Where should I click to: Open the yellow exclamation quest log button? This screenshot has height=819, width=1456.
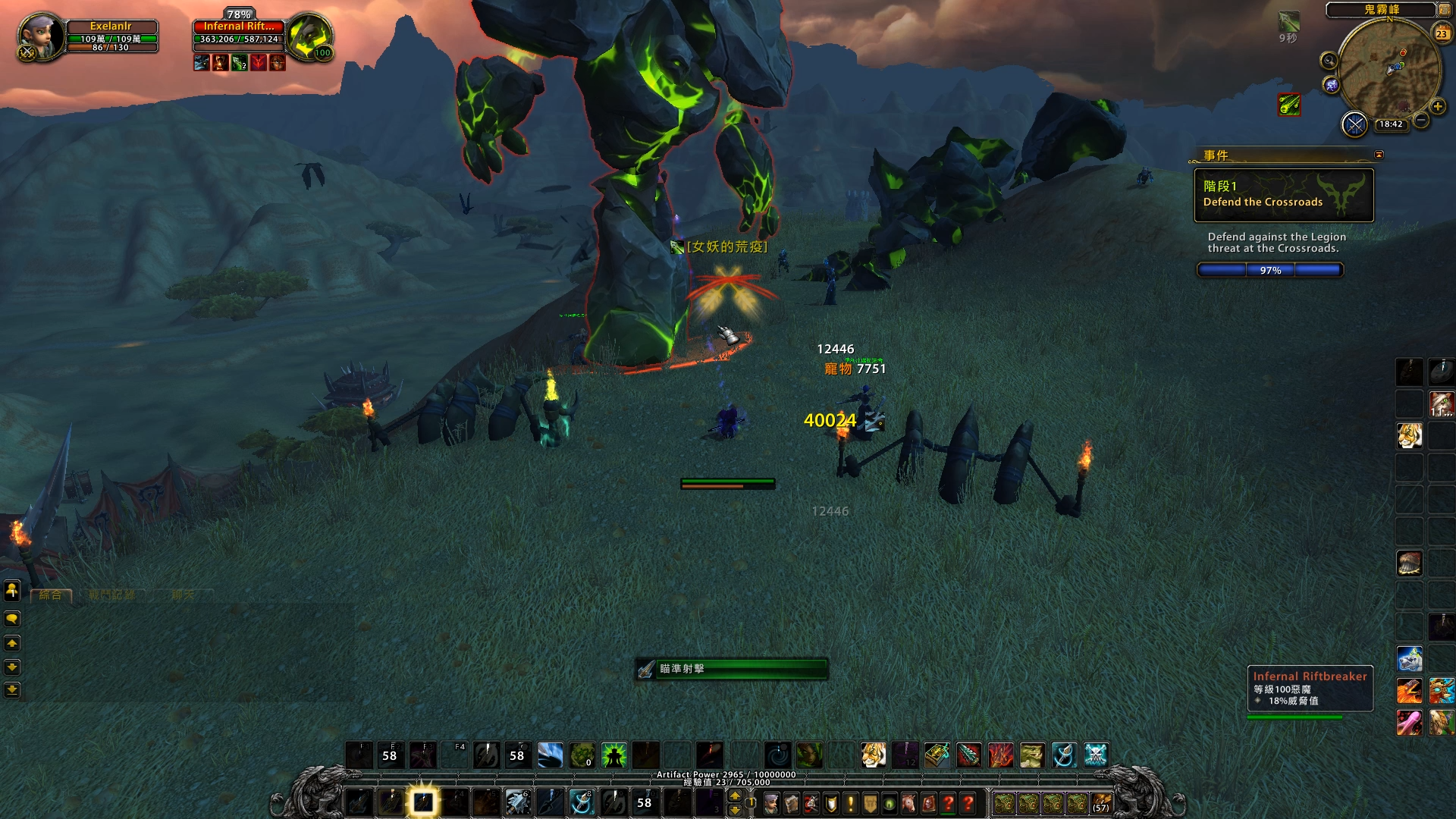pyautogui.click(x=851, y=803)
